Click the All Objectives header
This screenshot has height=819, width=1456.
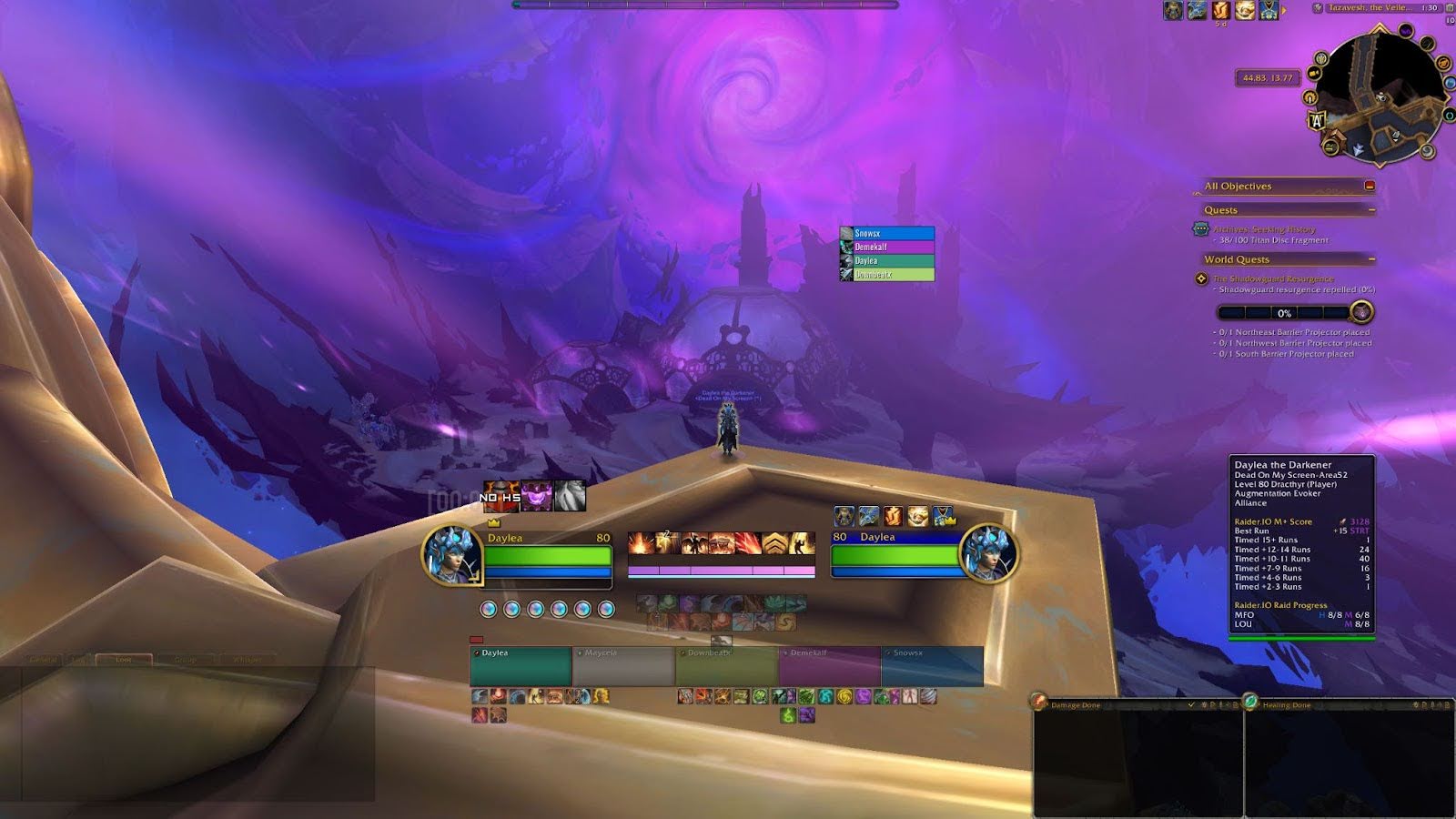click(1238, 186)
